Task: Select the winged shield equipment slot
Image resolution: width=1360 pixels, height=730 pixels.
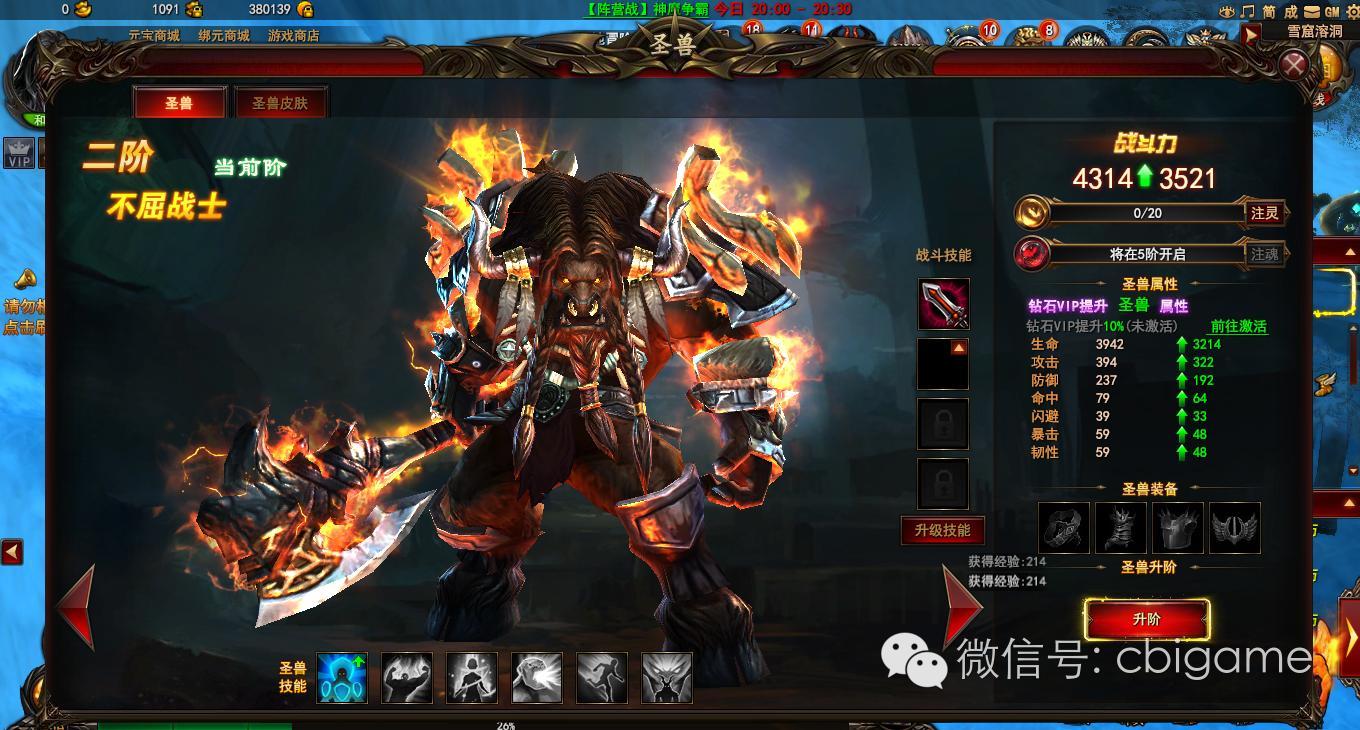Action: (1235, 528)
